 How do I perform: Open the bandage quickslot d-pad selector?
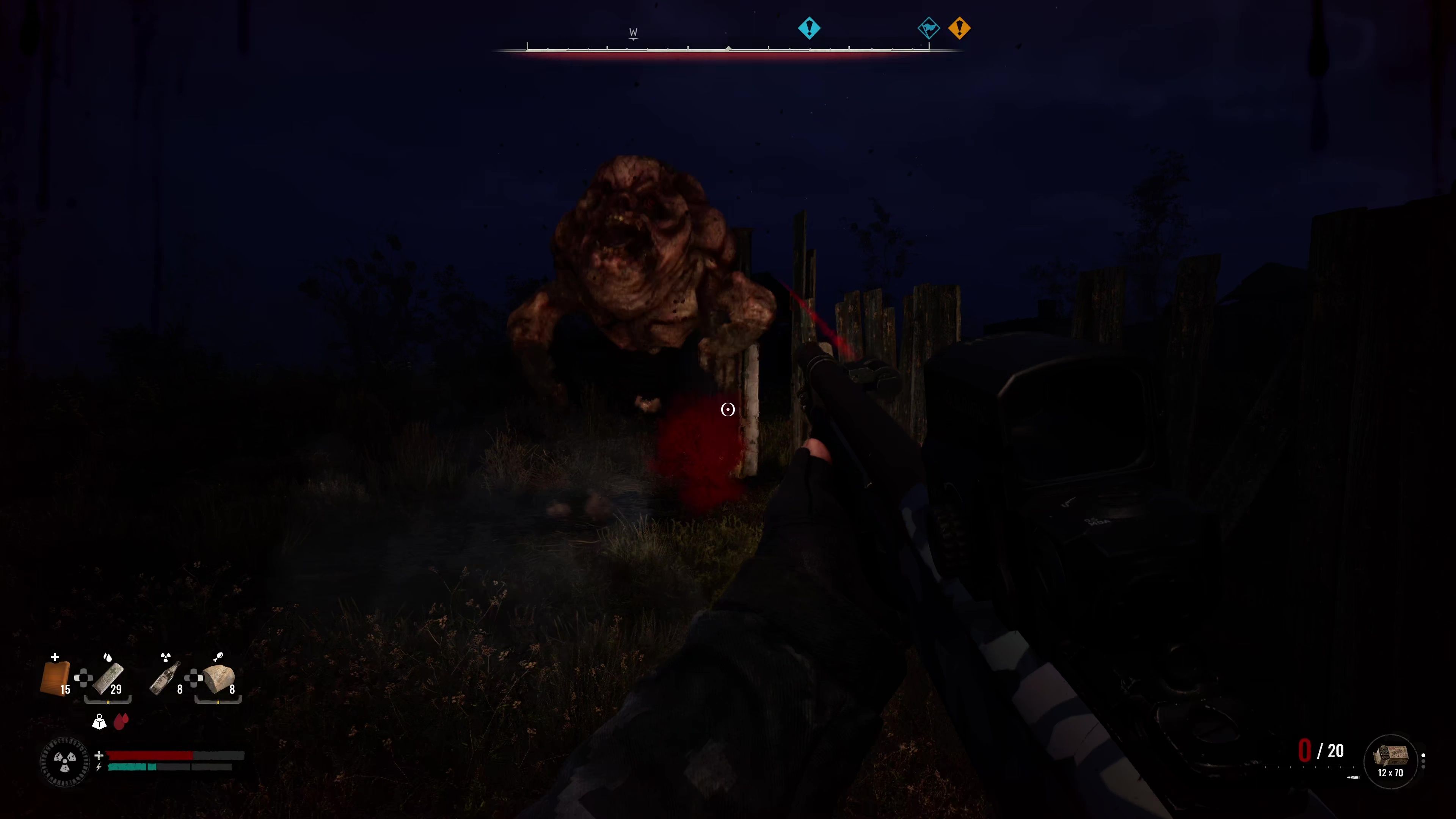coord(84,678)
